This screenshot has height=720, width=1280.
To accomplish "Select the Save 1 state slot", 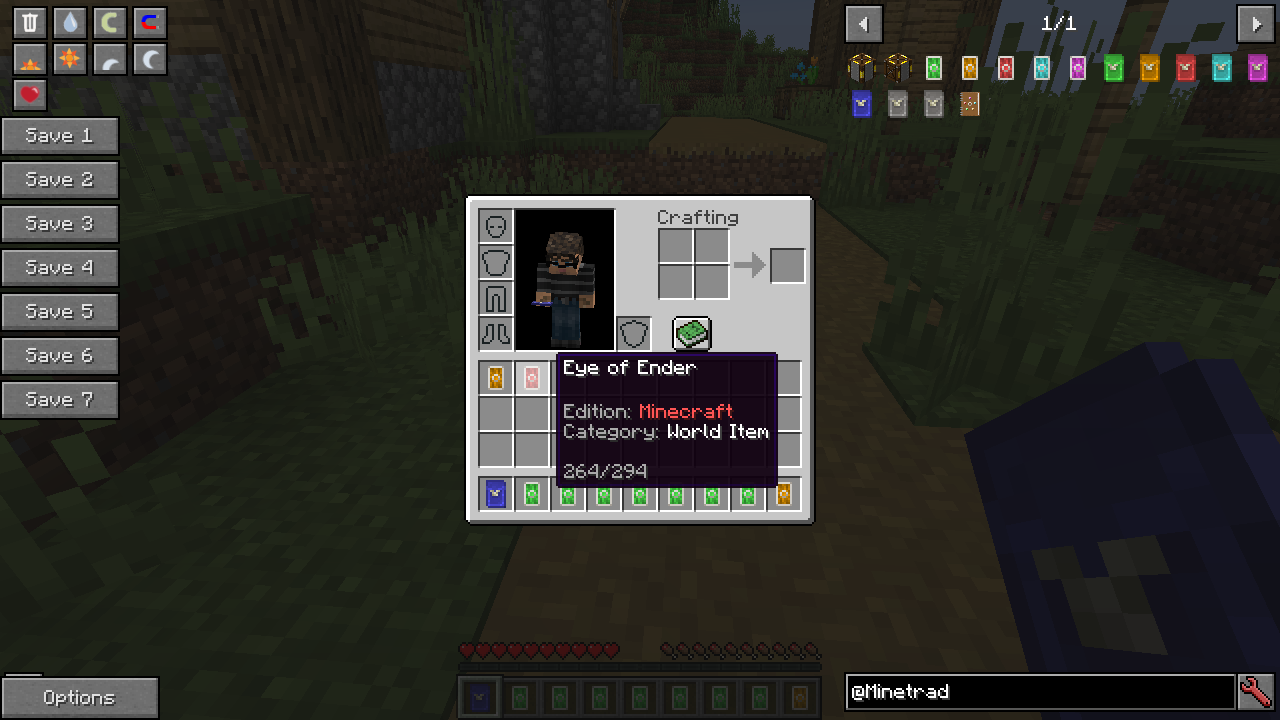I will (x=59, y=136).
